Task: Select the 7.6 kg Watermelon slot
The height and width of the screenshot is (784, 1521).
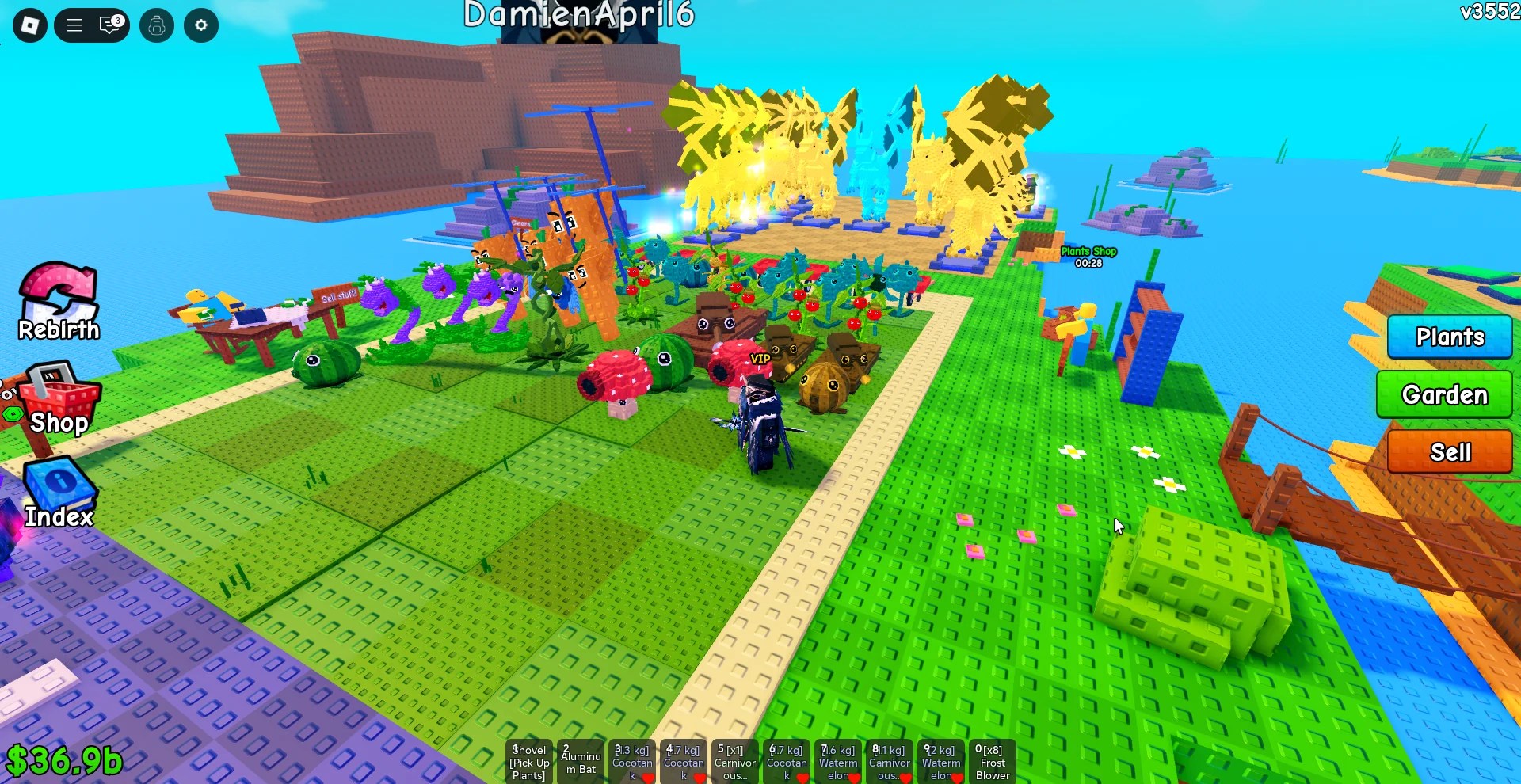Action: coord(838,761)
